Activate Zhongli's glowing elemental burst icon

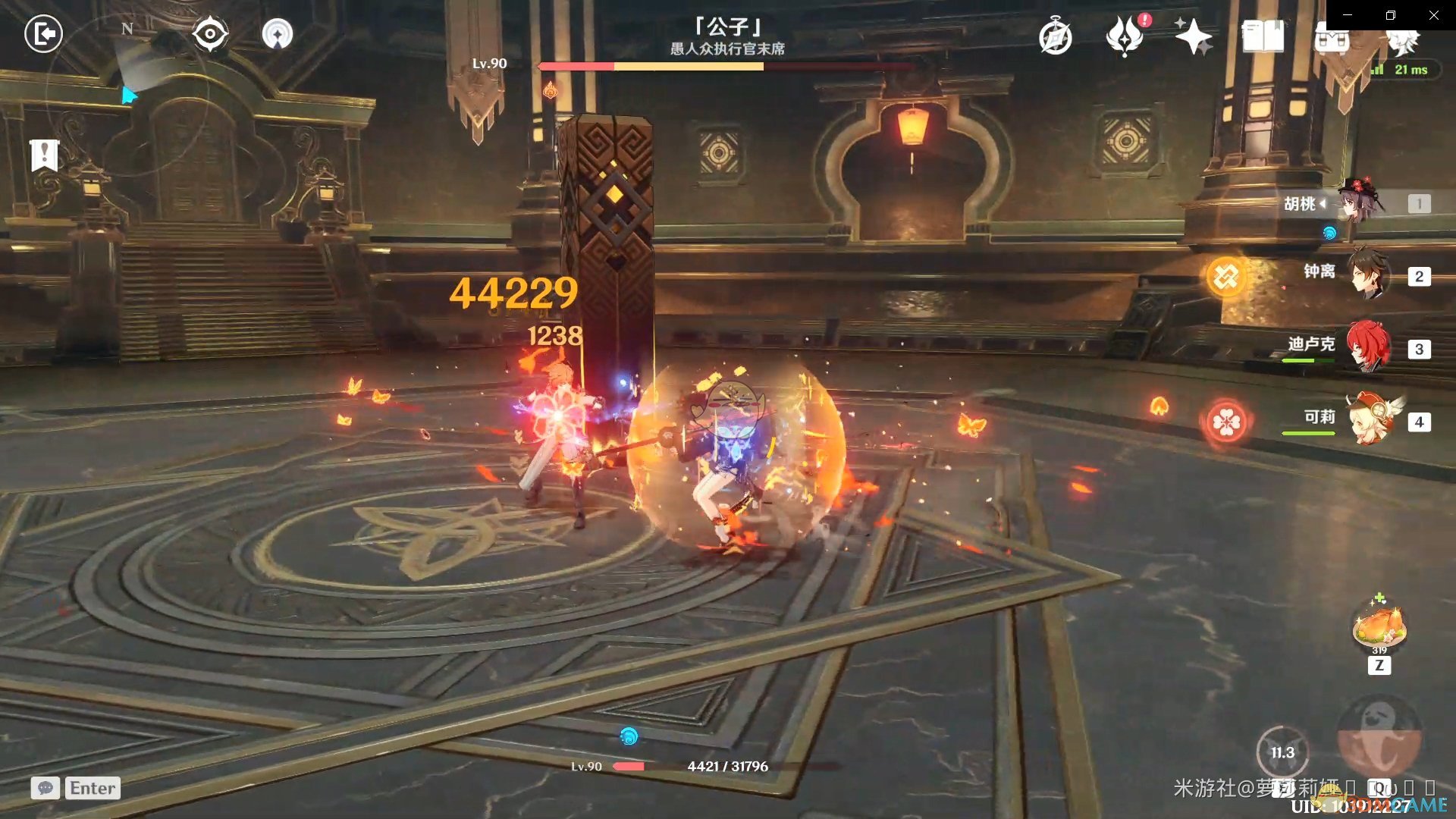point(1225,277)
